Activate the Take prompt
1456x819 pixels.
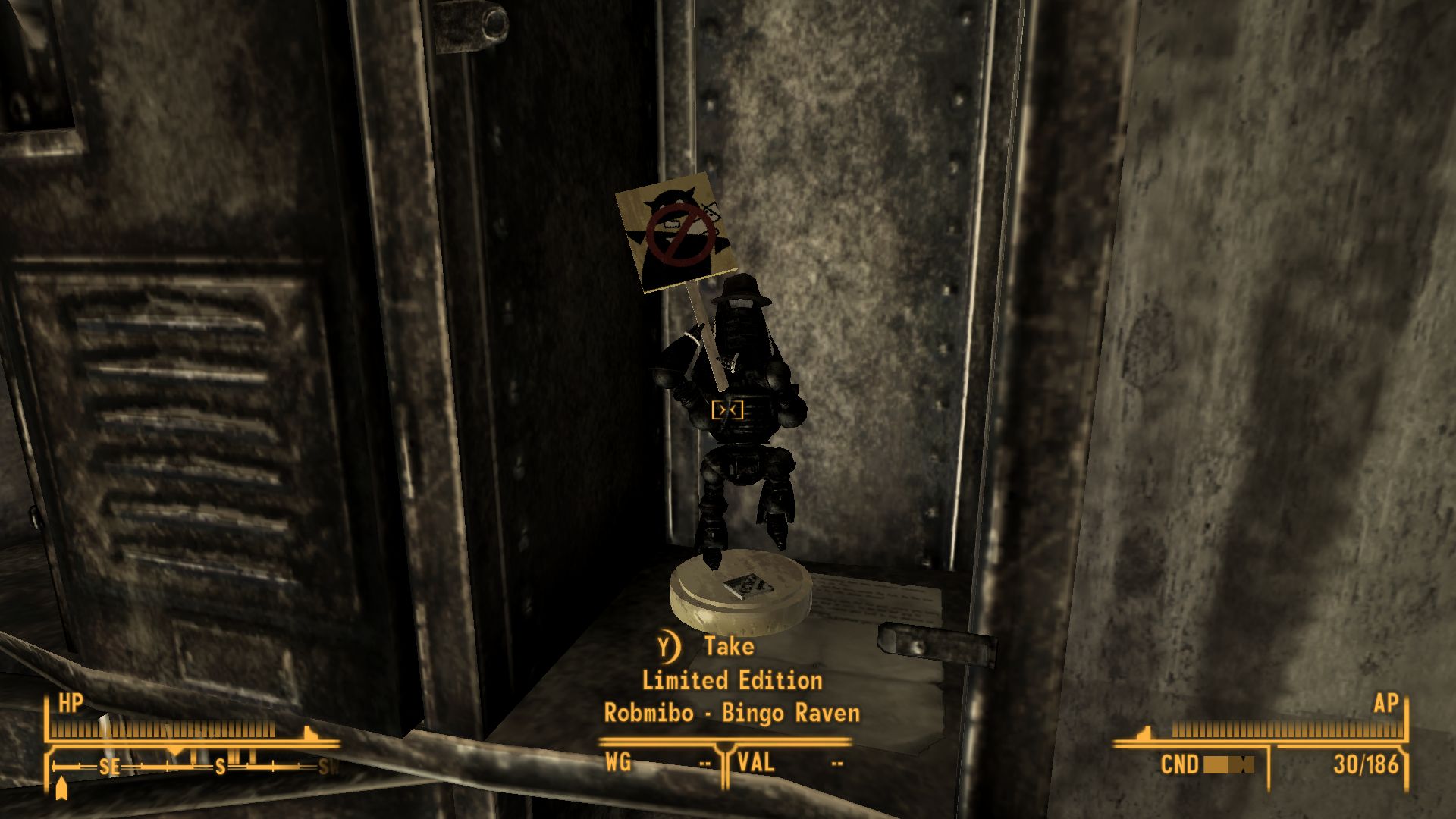coord(727,647)
